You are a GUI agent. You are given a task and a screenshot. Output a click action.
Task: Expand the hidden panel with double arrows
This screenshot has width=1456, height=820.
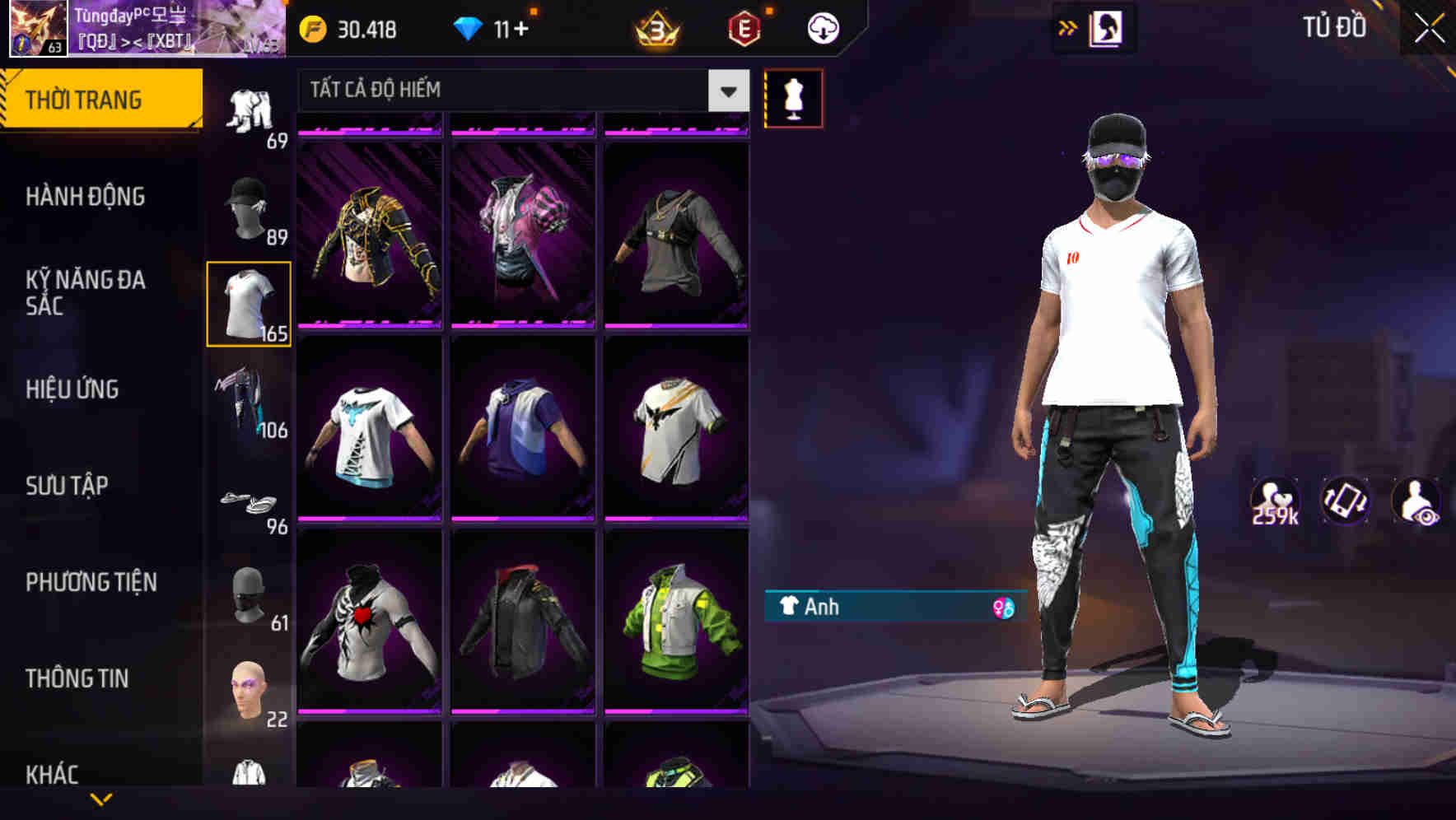(x=1068, y=27)
